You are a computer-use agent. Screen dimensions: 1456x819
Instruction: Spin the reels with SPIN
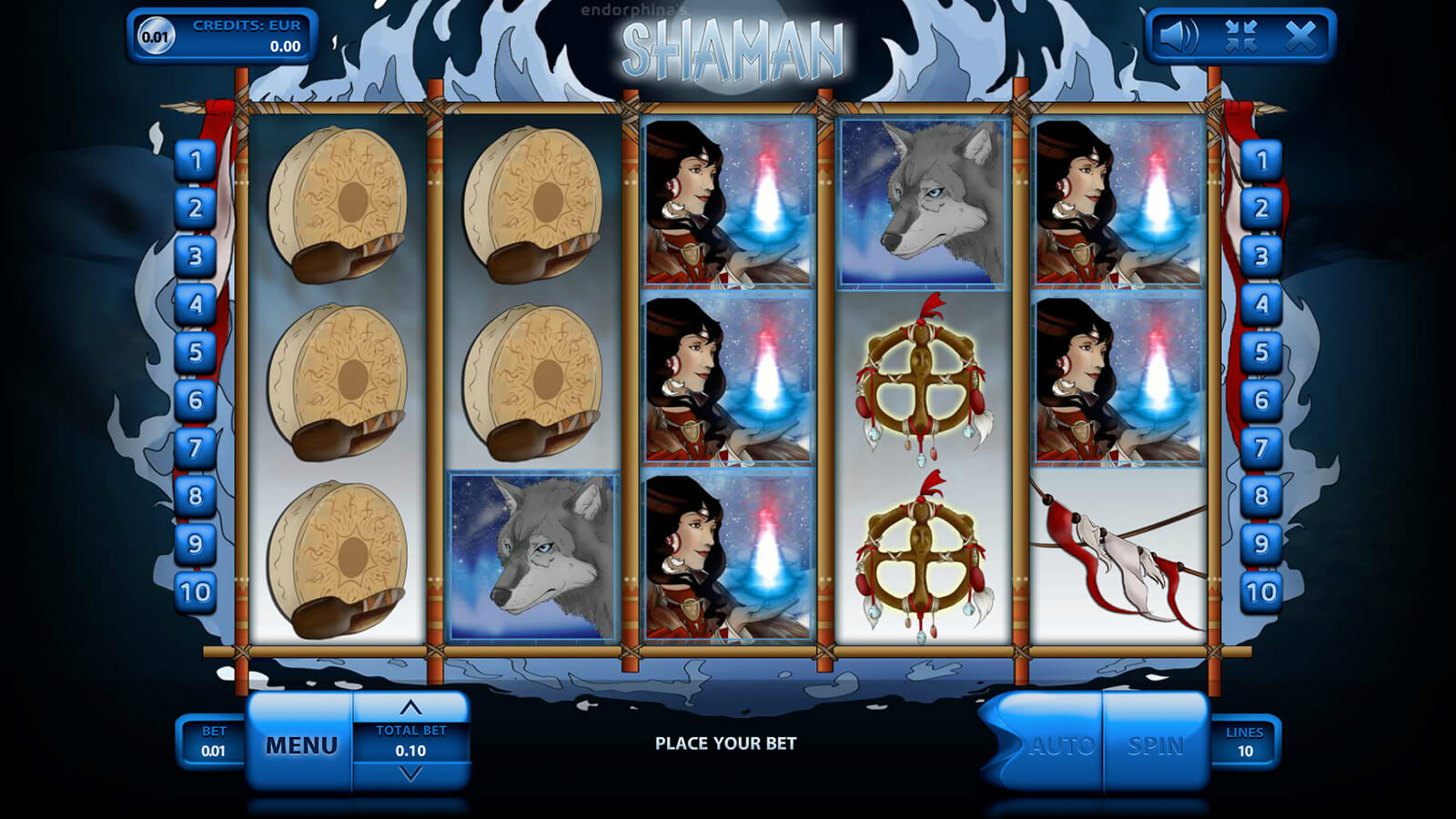(x=1156, y=745)
